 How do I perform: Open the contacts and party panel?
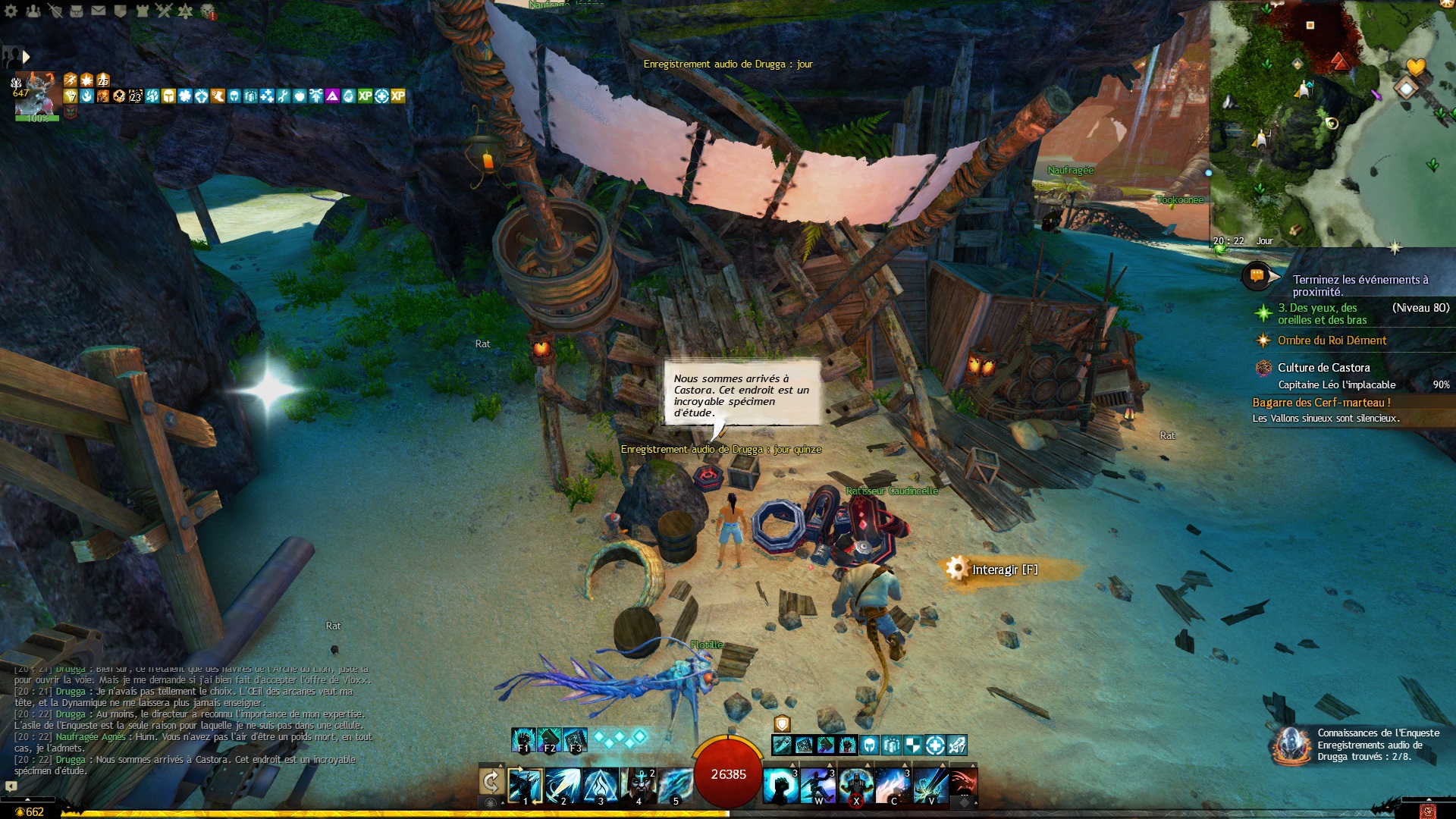click(x=33, y=11)
